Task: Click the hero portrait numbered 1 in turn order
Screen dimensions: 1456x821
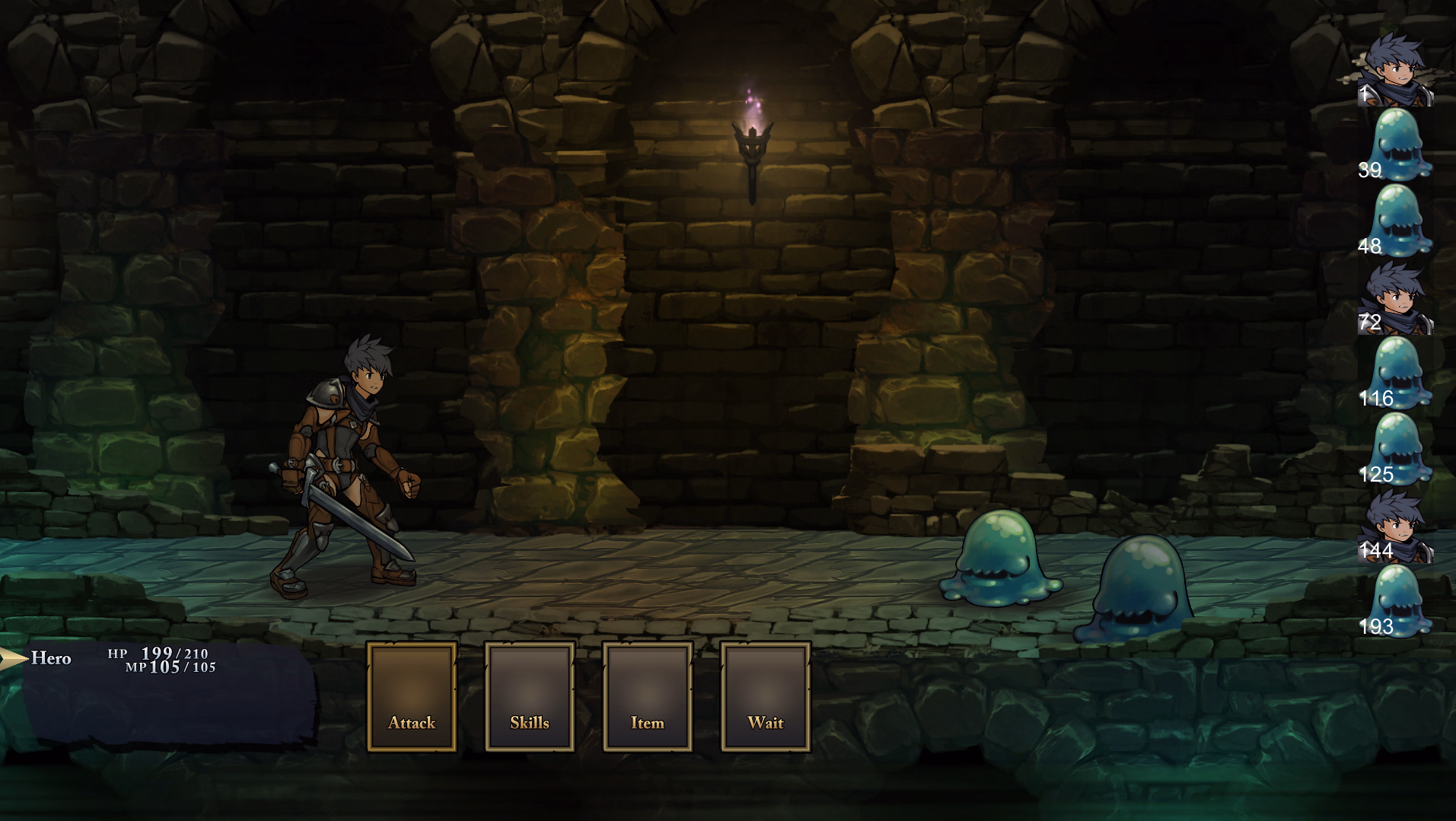Action: (x=1396, y=69)
